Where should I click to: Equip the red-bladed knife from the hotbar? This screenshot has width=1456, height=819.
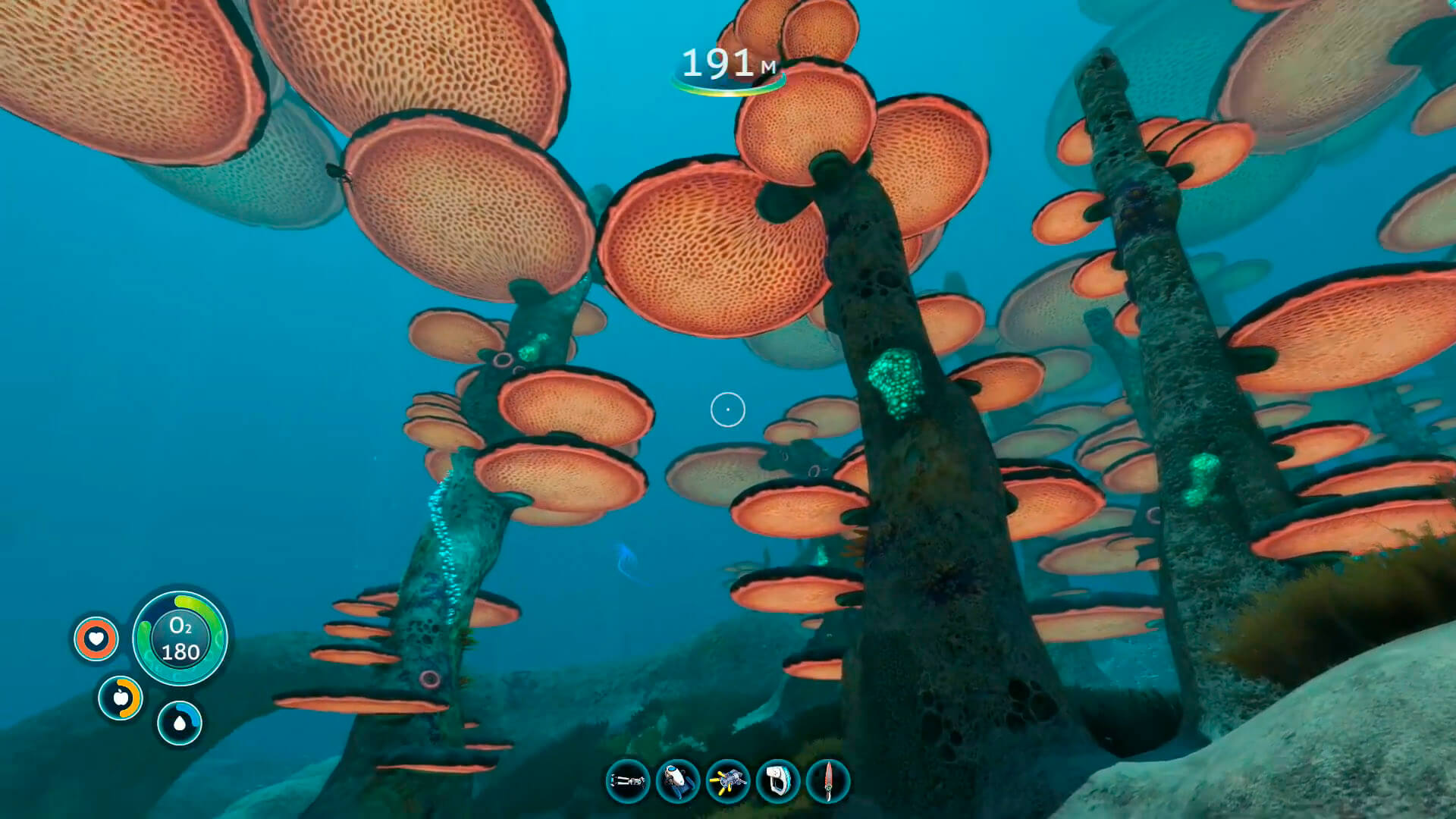828,781
